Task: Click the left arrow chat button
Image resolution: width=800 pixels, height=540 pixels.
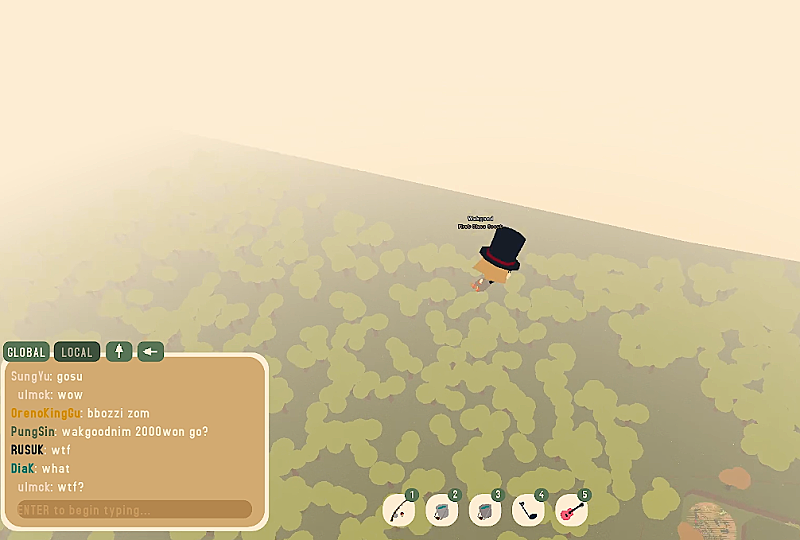Action: click(150, 351)
